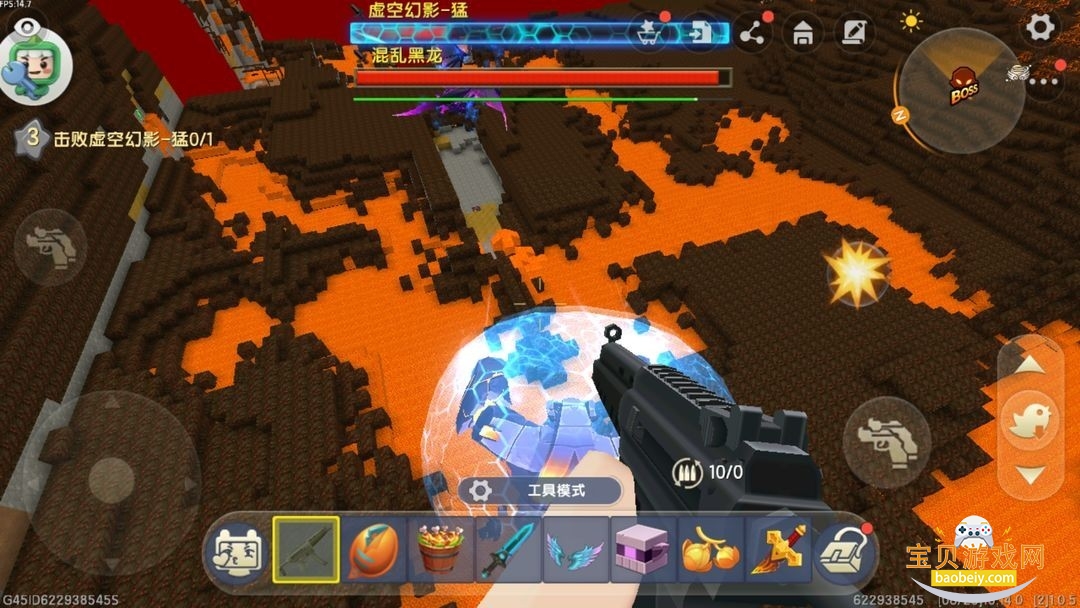Open the edit note scroll icon
This screenshot has height=608, width=1080.
point(853,34)
